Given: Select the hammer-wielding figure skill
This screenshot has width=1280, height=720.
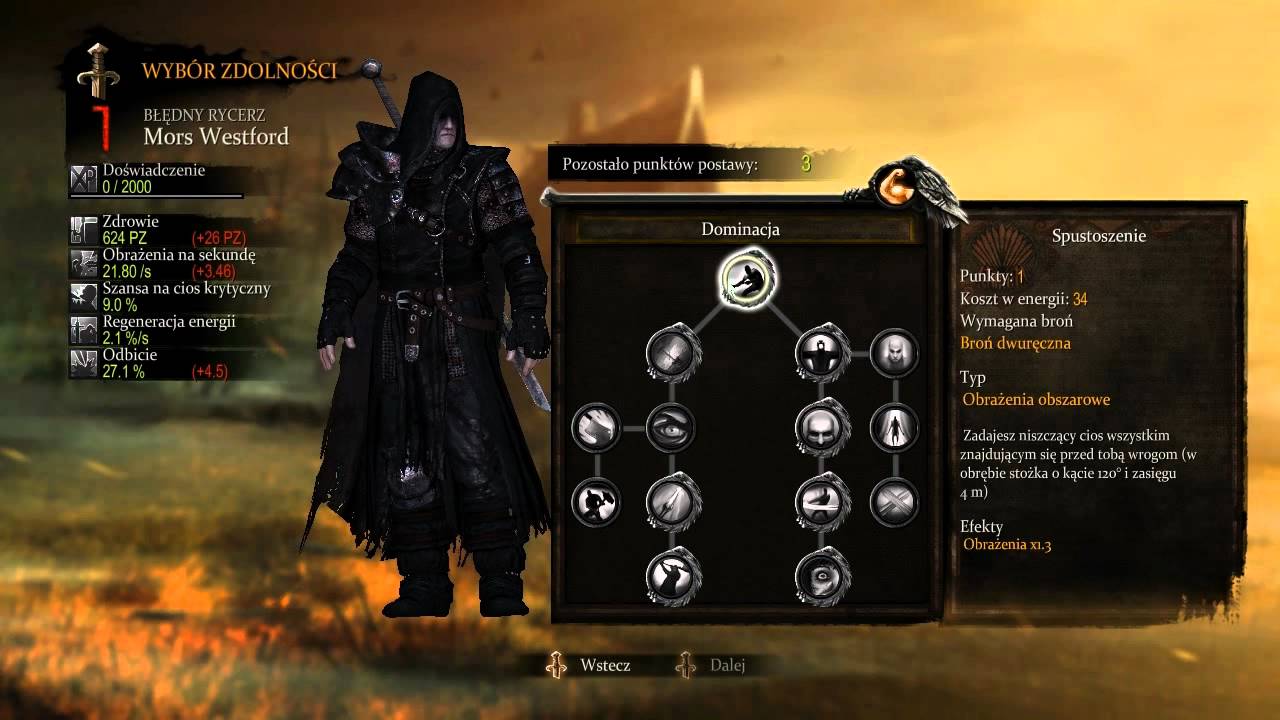Looking at the screenshot, I should point(597,501).
